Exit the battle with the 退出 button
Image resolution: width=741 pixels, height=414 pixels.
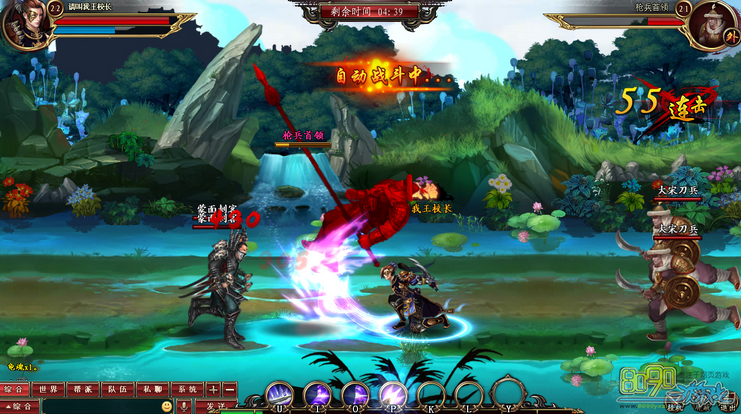[725, 407]
